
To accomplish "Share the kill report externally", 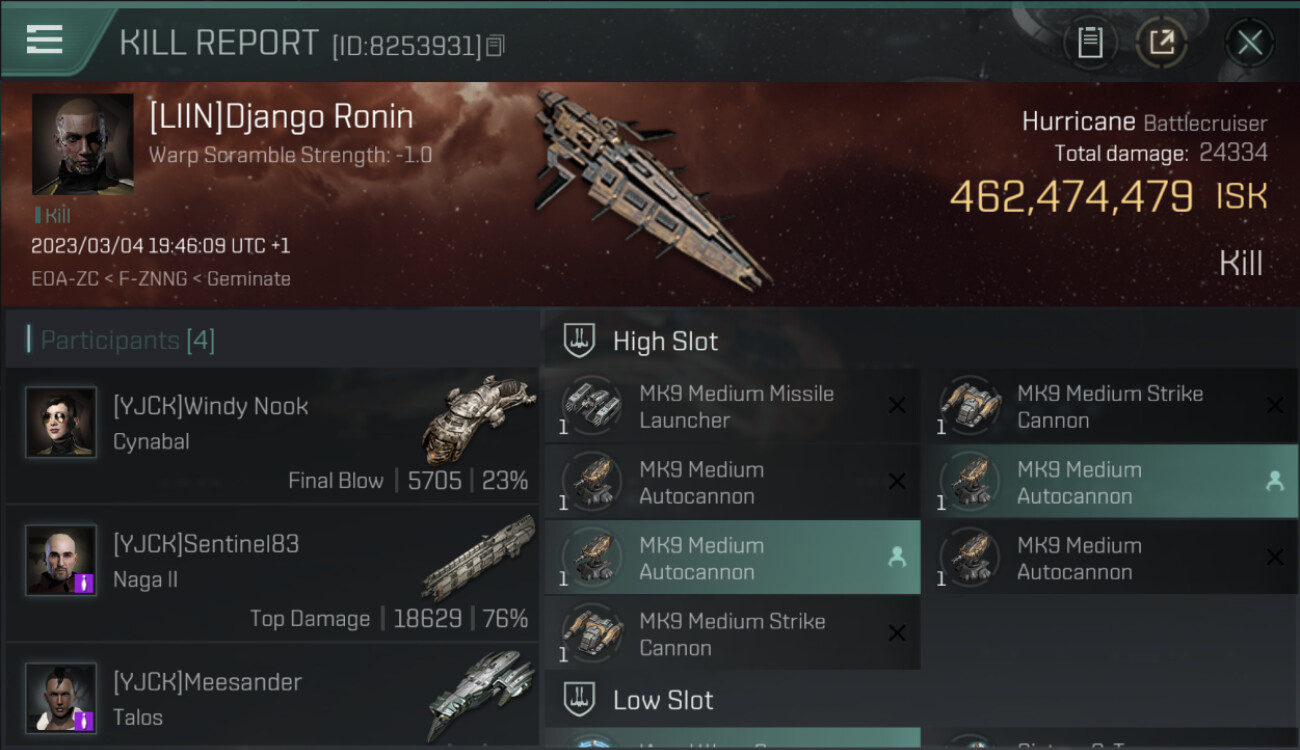I will click(1161, 42).
